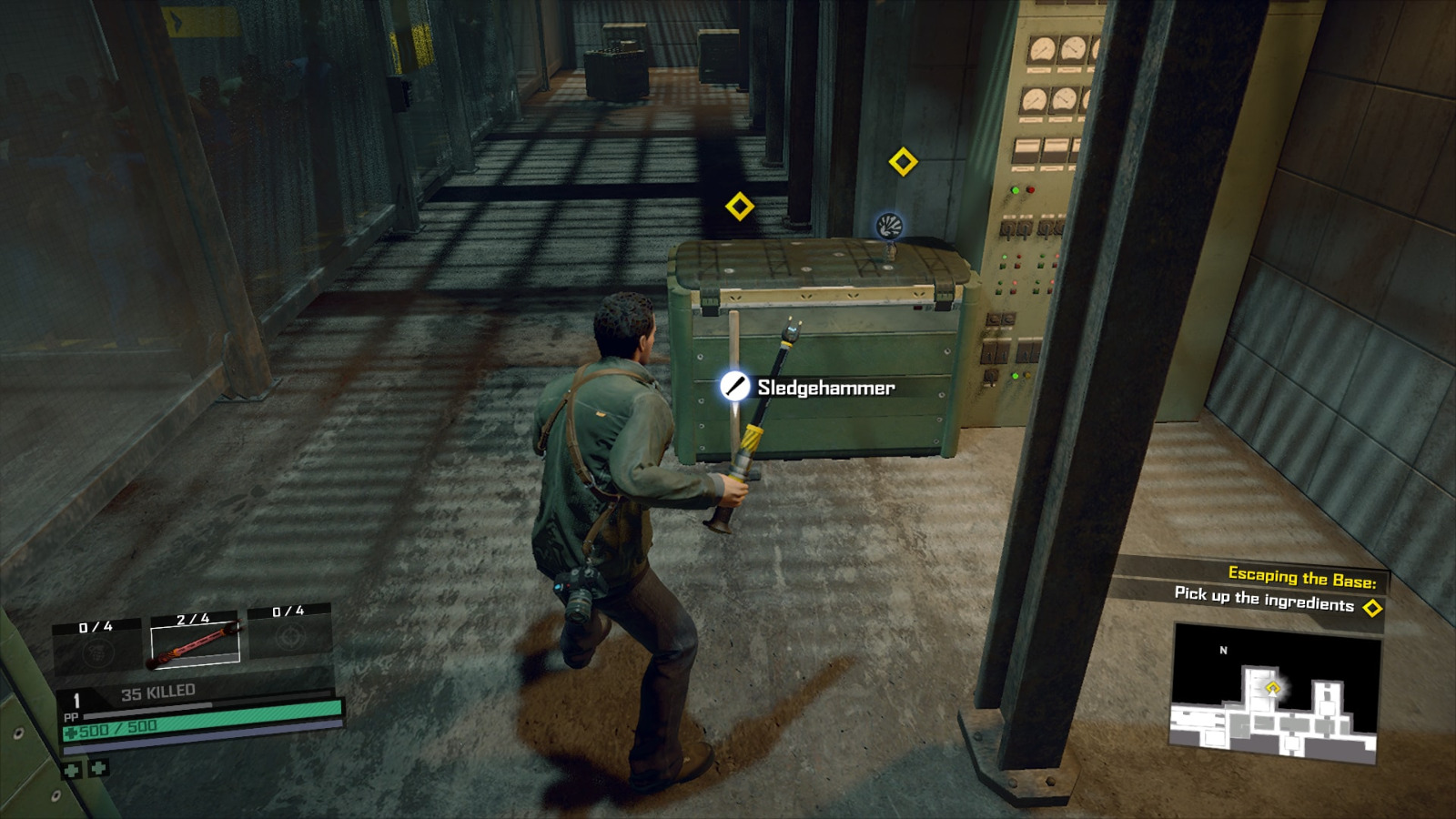Click the second green health pack icon
The height and width of the screenshot is (819, 1456).
[x=98, y=767]
